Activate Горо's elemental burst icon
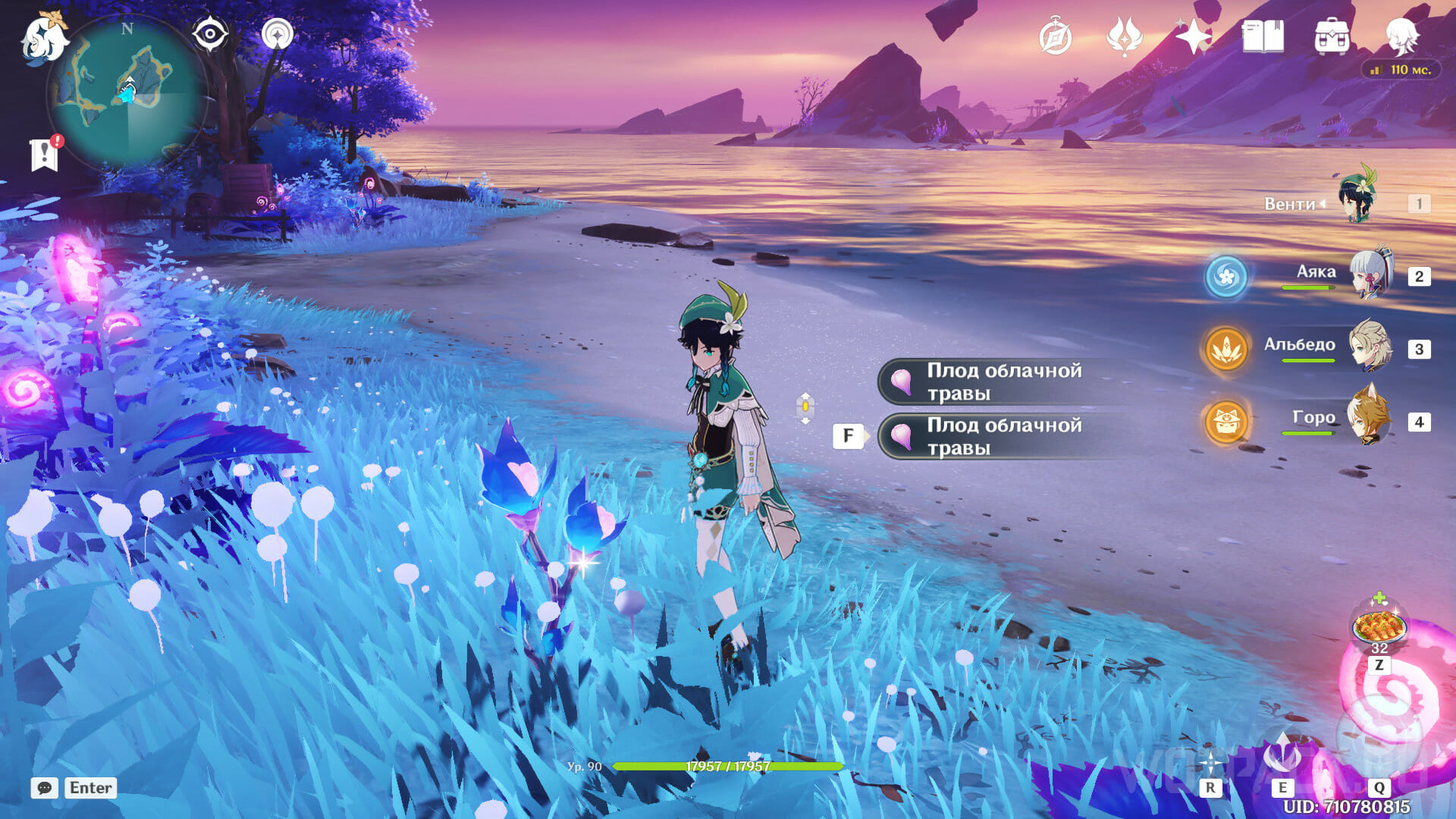 click(1225, 422)
